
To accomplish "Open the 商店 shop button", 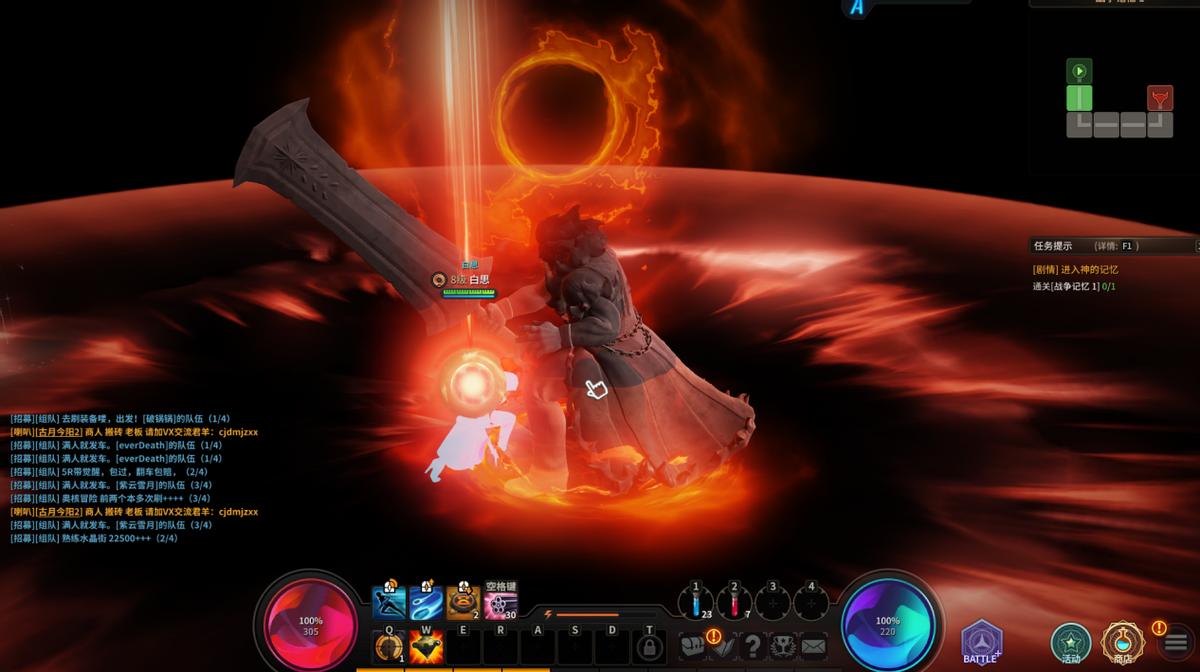I will 1122,642.
